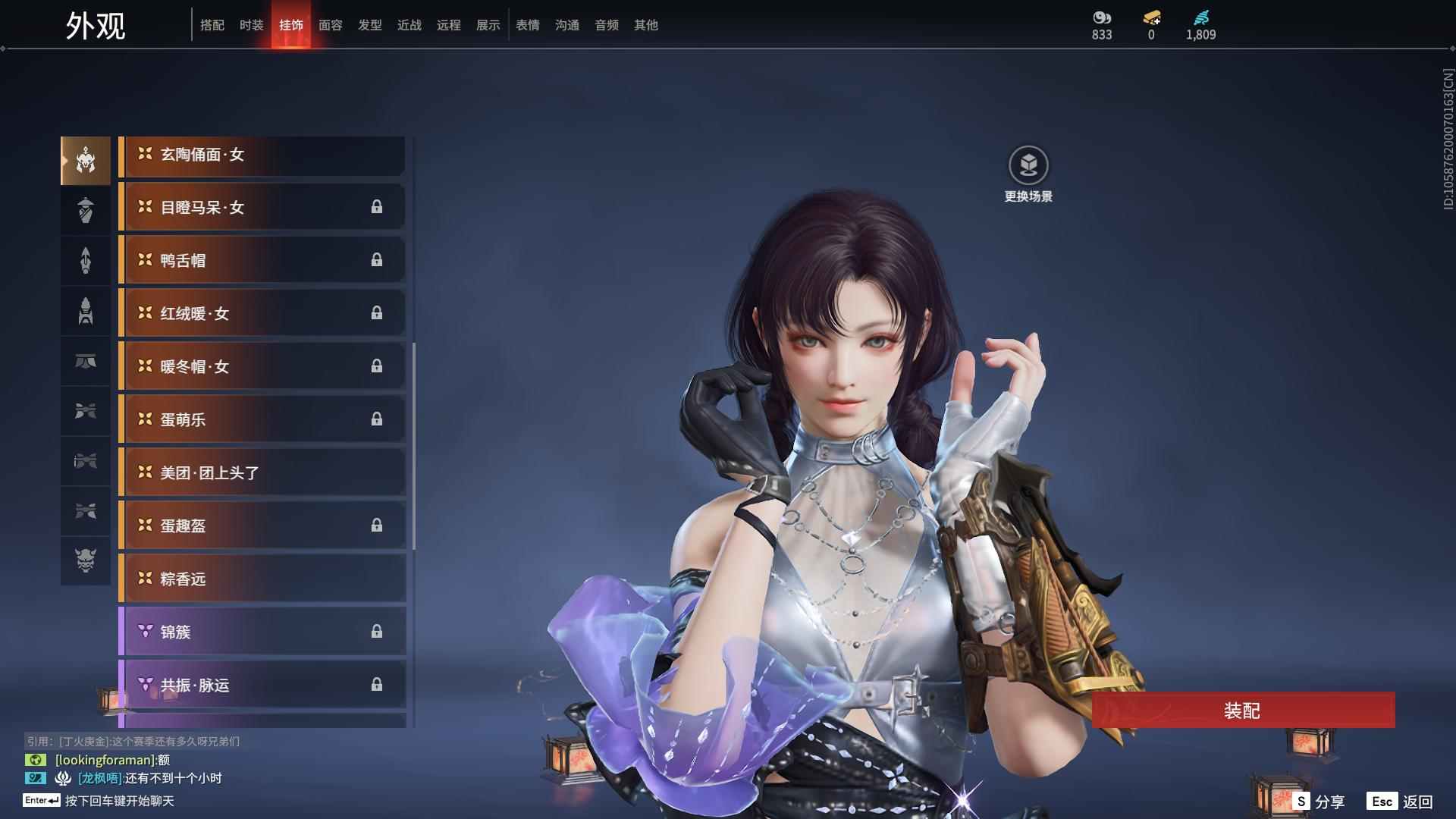Open the 表情 tab
Image resolution: width=1456 pixels, height=819 pixels.
(x=527, y=25)
